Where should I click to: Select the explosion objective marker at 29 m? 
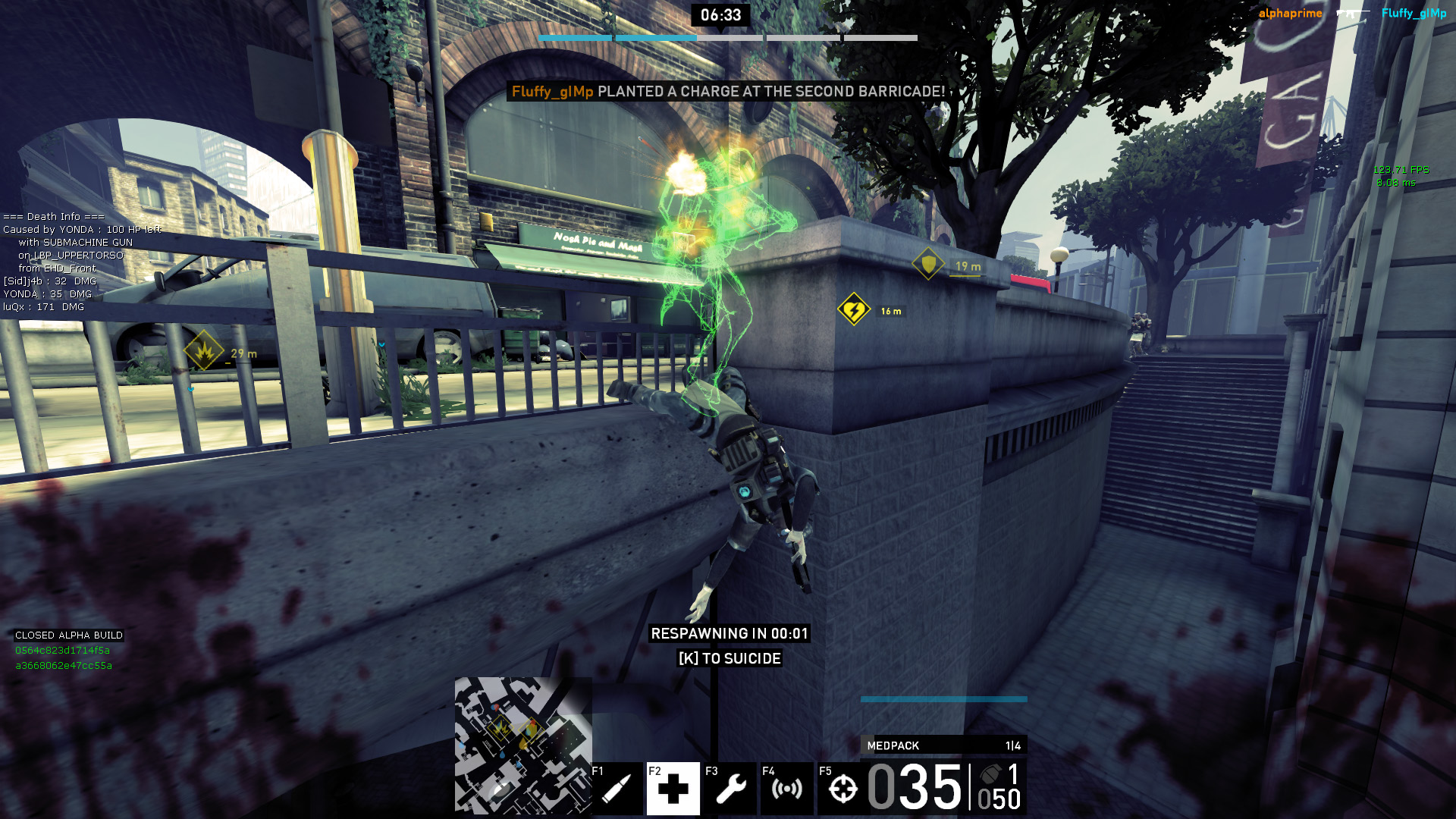click(x=203, y=350)
